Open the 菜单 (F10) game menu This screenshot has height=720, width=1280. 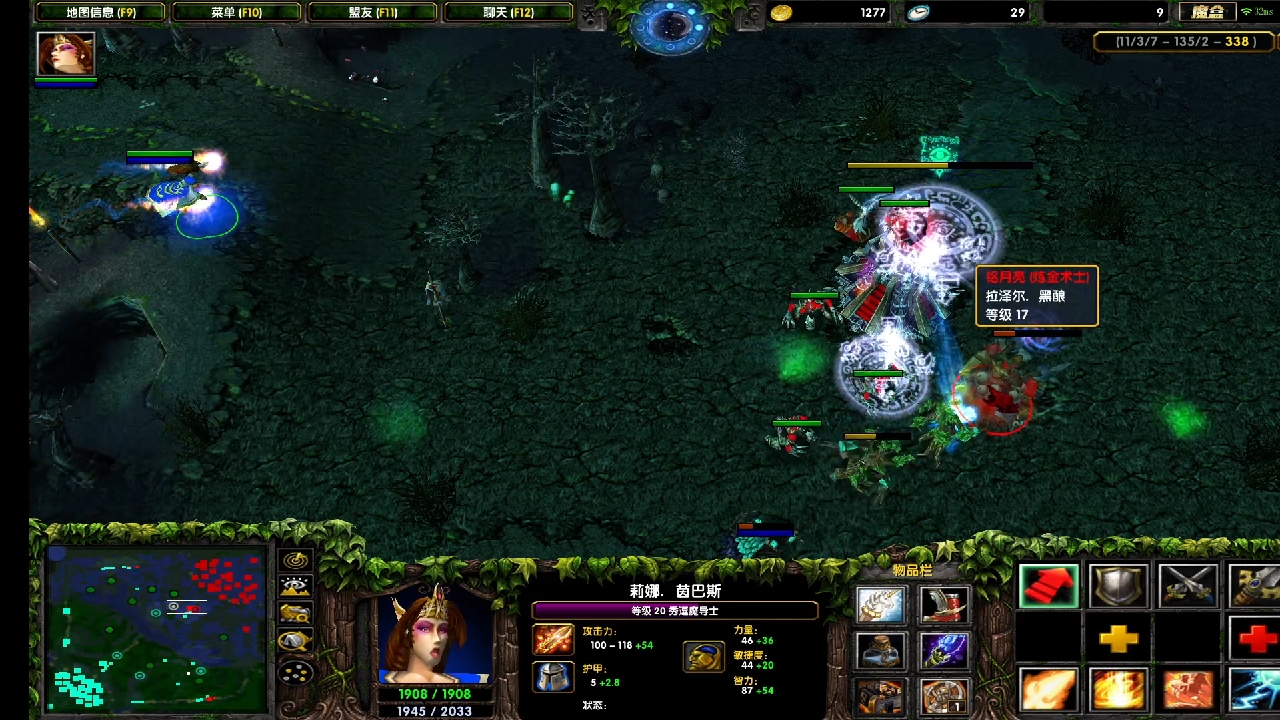(x=236, y=12)
